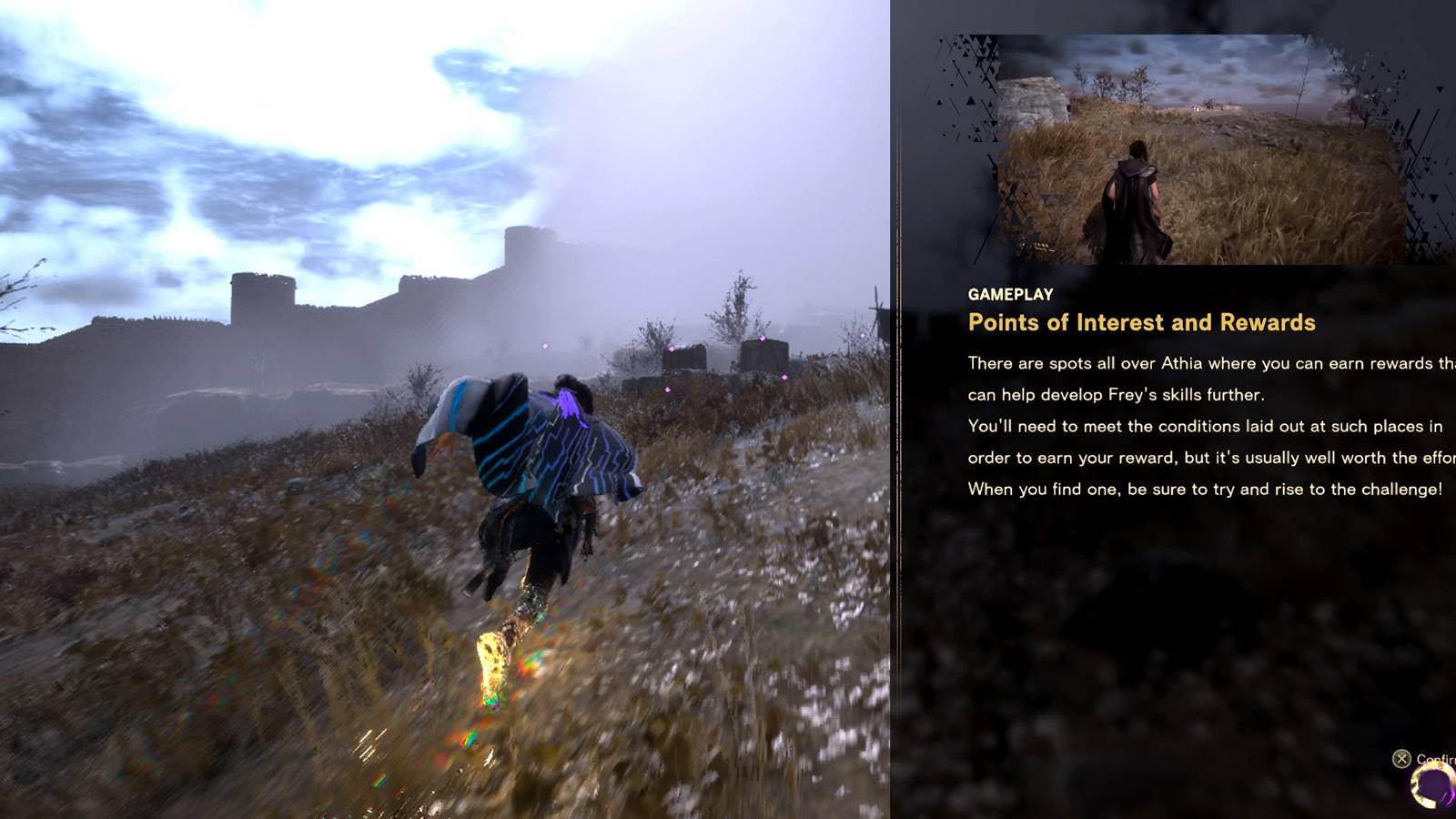Viewport: 1456px width, 819px height.
Task: Collapse the GAMEPLAY tutorial section
Action: [x=1009, y=294]
